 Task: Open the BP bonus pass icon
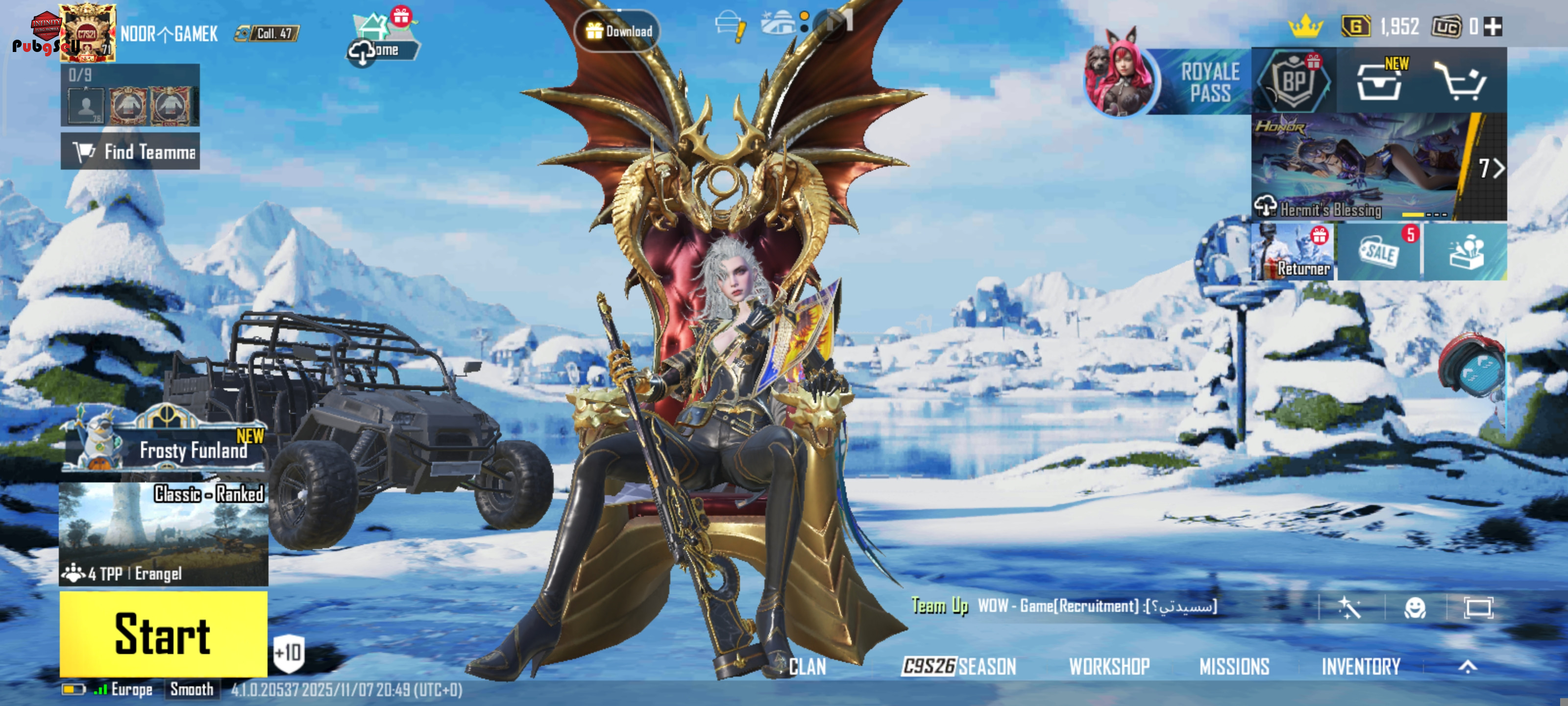point(1294,81)
